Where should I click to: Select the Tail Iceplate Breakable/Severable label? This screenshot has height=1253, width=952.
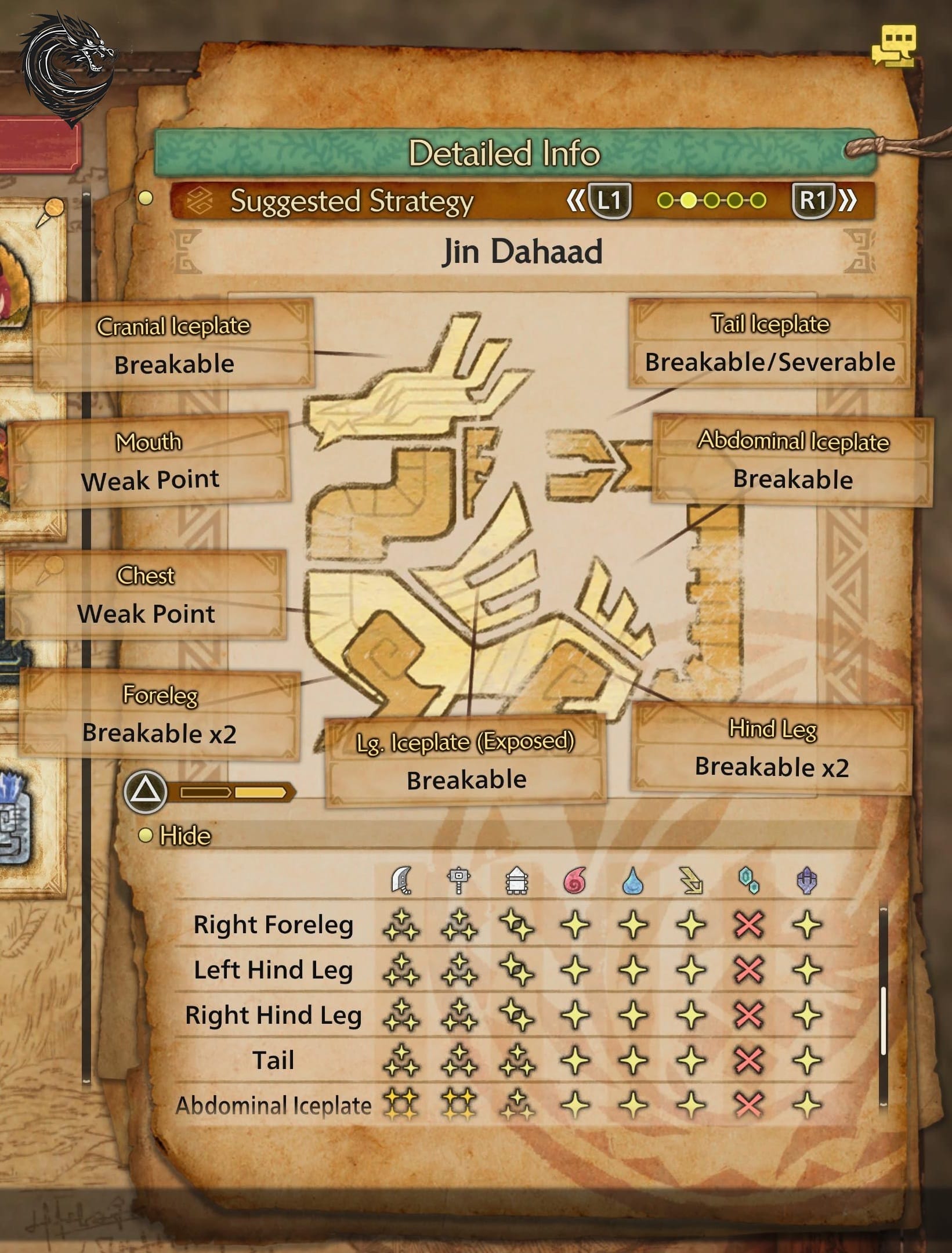[x=770, y=343]
